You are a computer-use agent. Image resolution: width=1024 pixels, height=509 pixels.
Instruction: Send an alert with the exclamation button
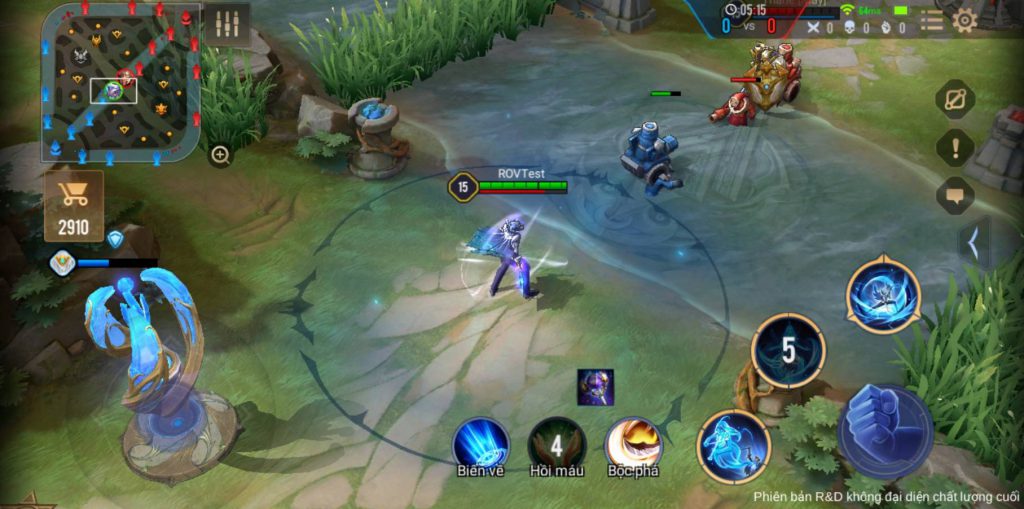(955, 148)
